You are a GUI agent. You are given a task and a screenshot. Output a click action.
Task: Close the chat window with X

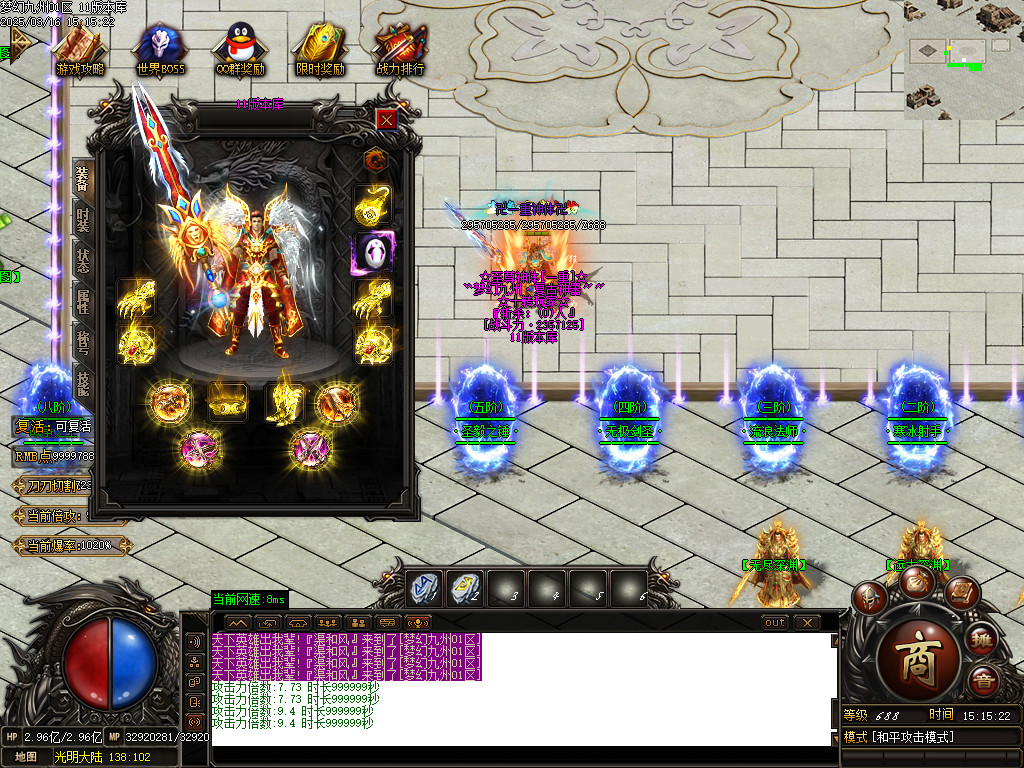[806, 622]
